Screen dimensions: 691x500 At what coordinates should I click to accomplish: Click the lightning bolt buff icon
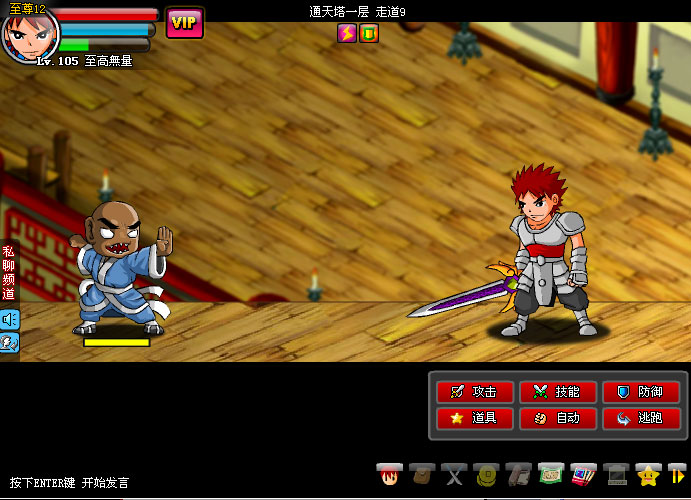(x=347, y=33)
